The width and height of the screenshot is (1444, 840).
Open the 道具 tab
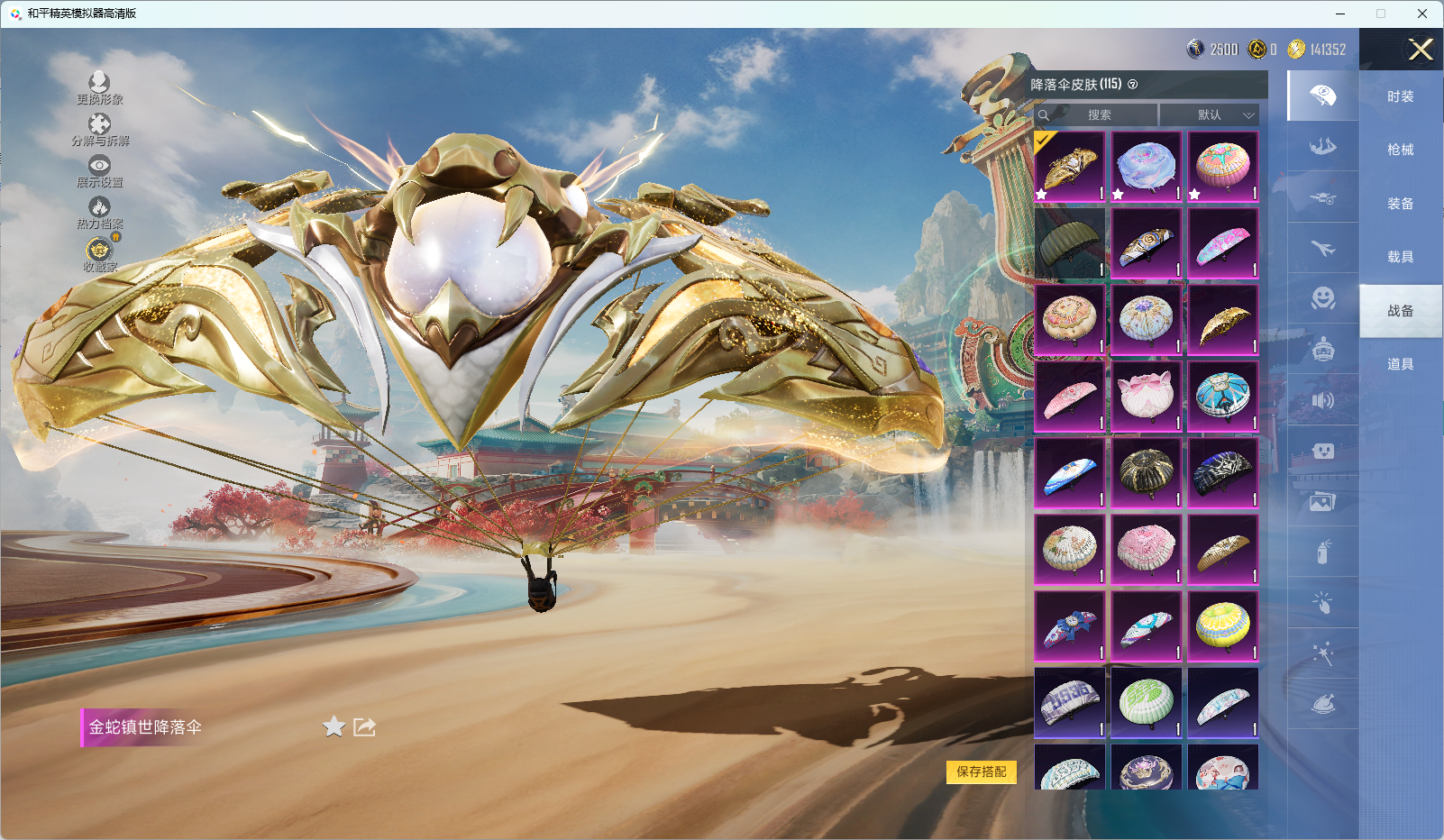click(1400, 364)
